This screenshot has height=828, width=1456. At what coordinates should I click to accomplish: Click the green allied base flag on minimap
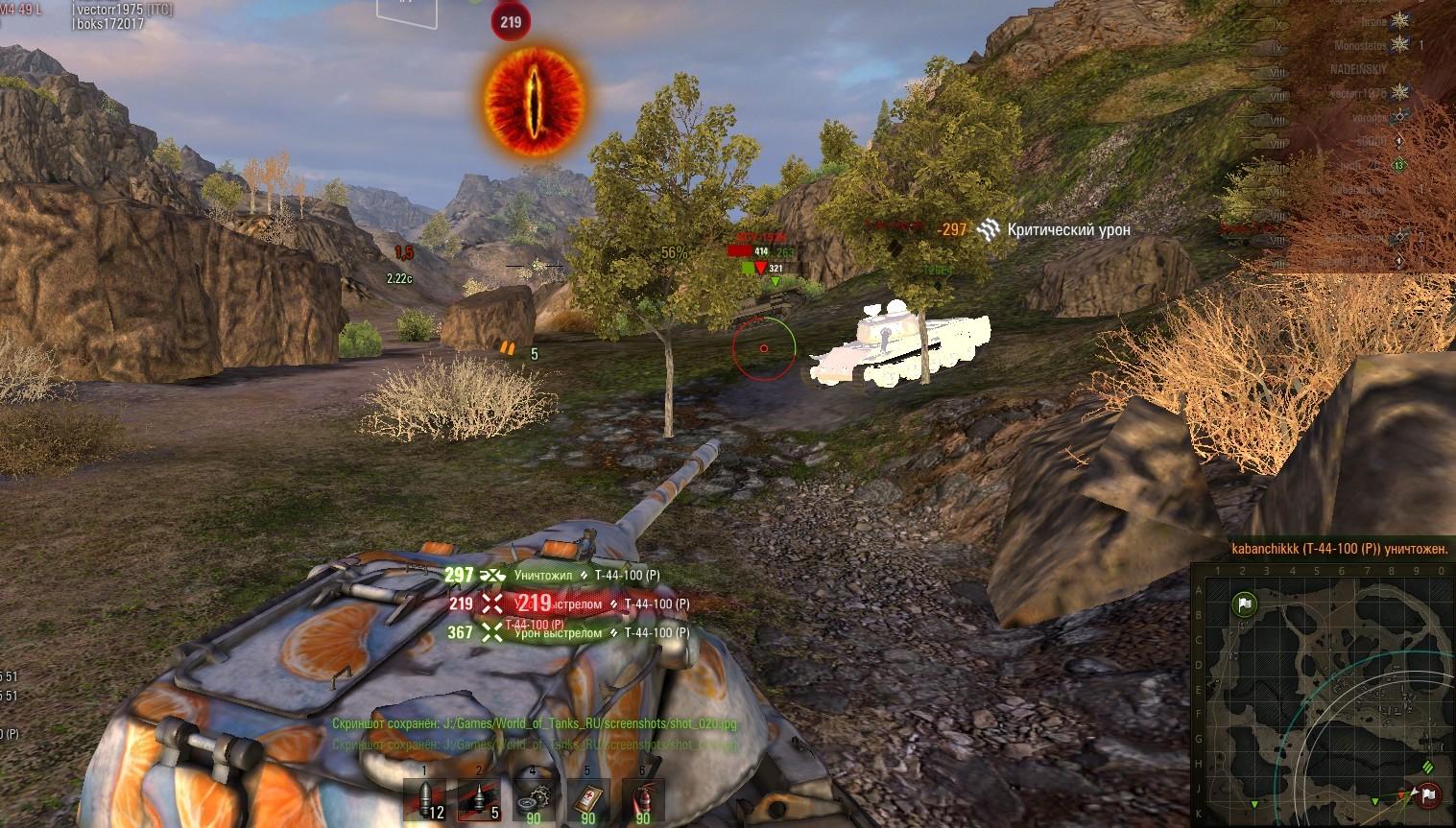(x=1244, y=604)
